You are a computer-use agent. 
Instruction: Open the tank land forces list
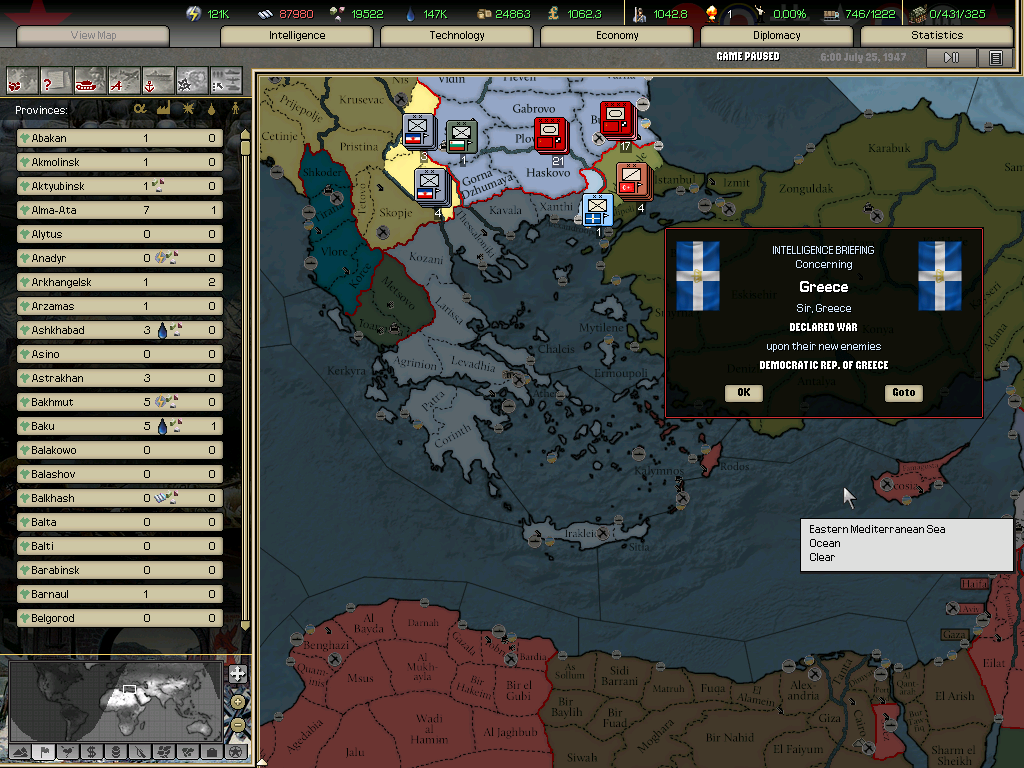pyautogui.click(x=90, y=79)
